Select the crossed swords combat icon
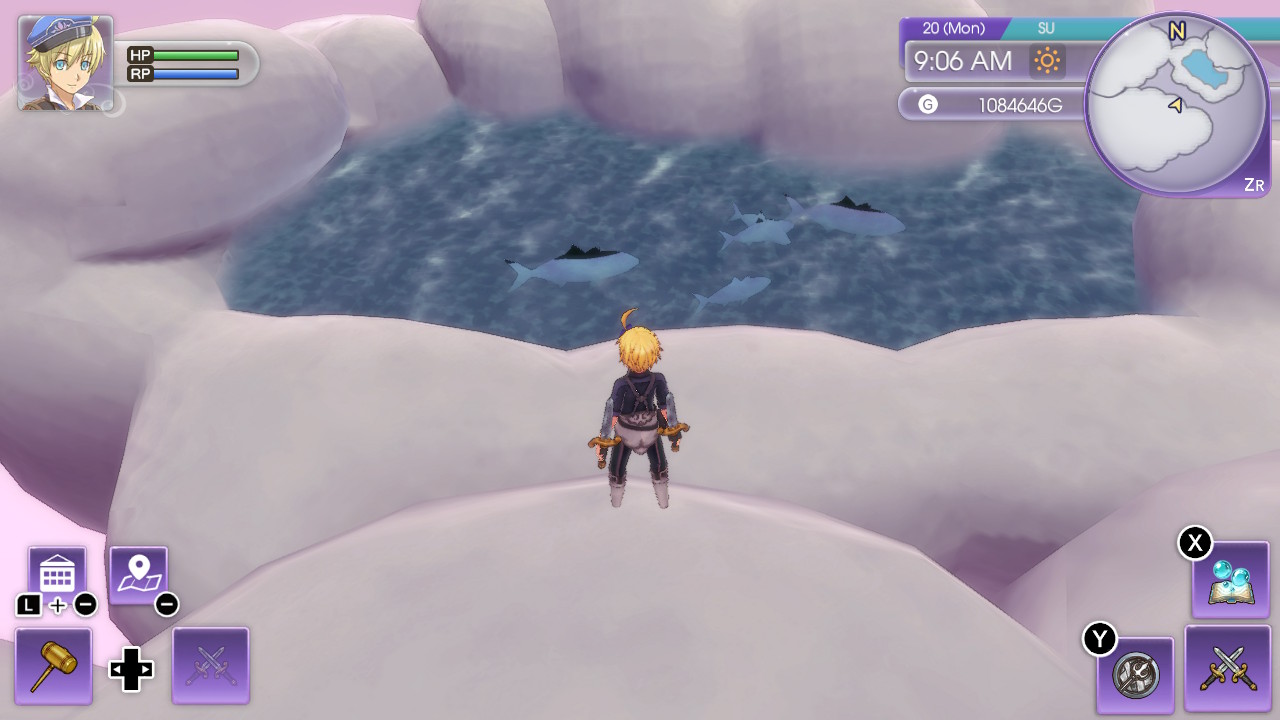The width and height of the screenshot is (1280, 720). [1228, 668]
